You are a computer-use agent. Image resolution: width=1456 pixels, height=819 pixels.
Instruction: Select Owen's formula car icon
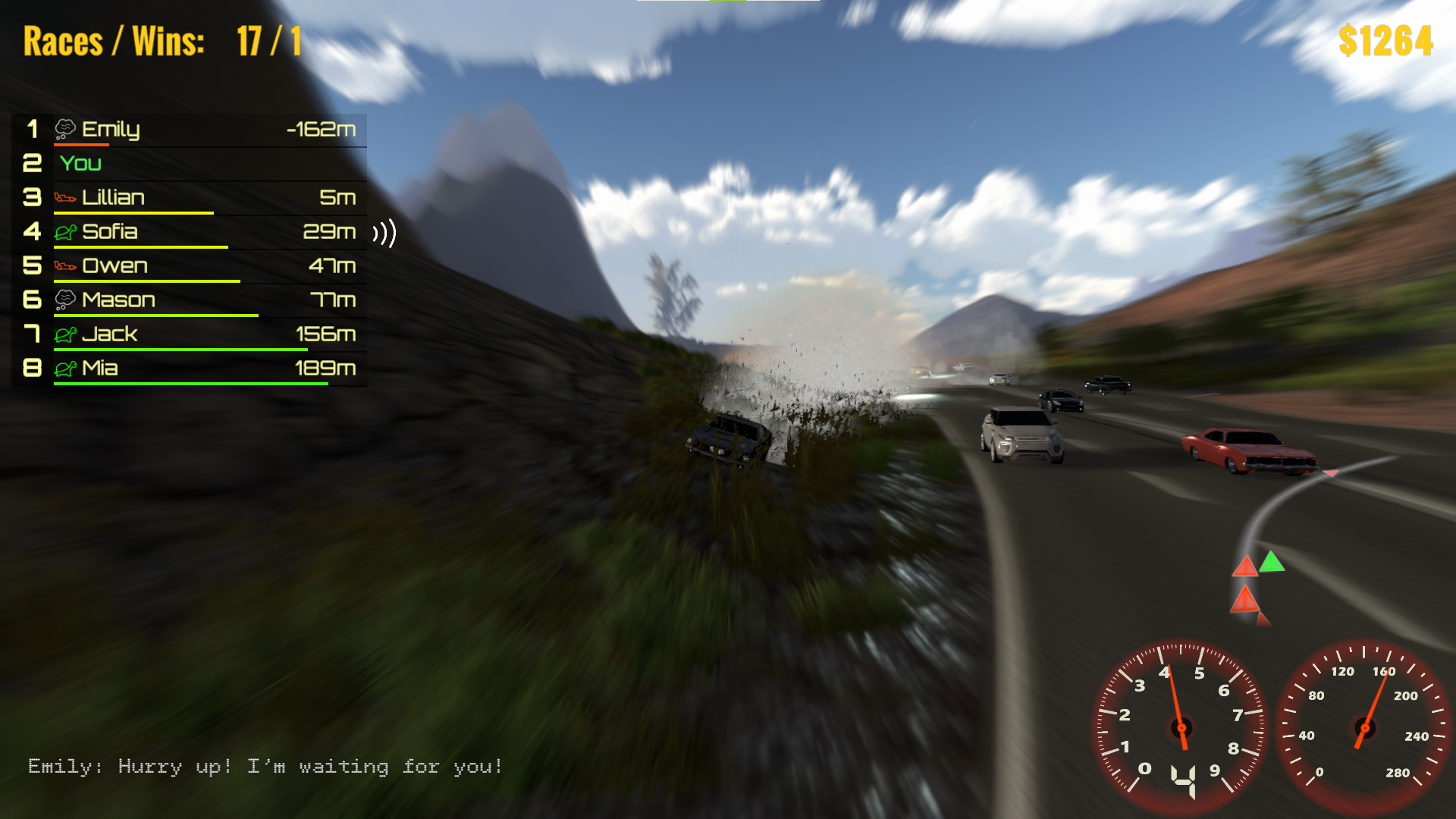(66, 265)
